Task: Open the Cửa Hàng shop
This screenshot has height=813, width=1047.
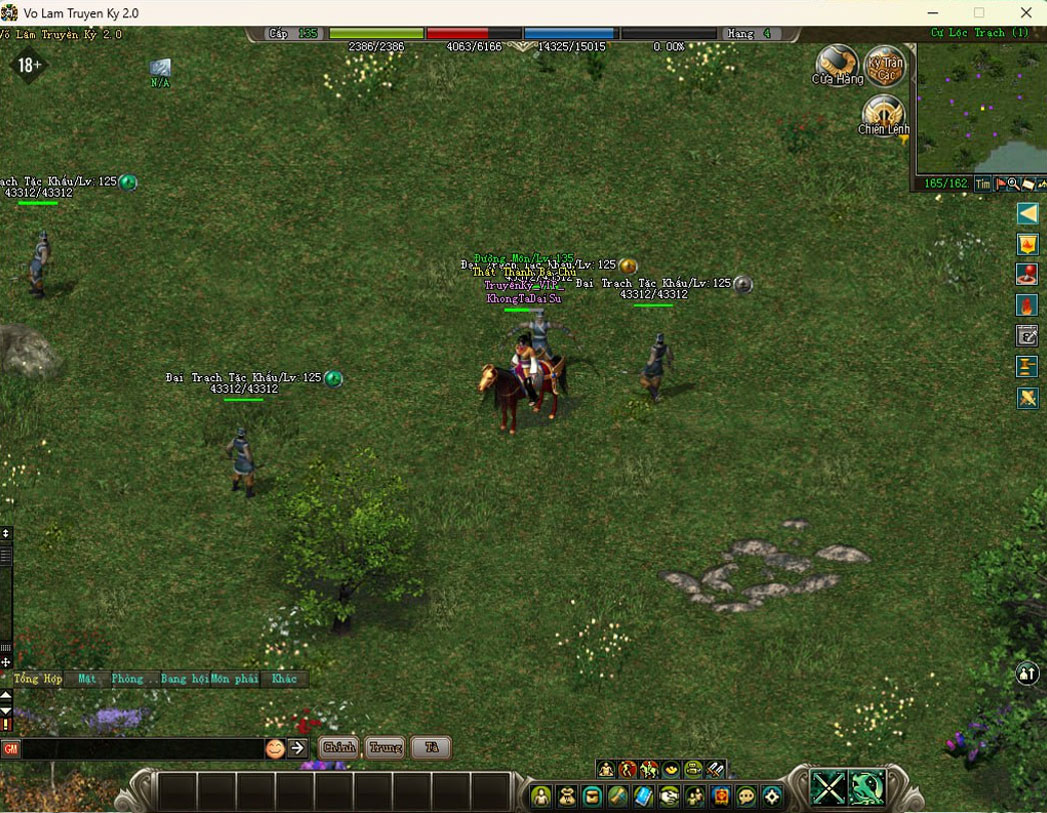Action: 836,65
